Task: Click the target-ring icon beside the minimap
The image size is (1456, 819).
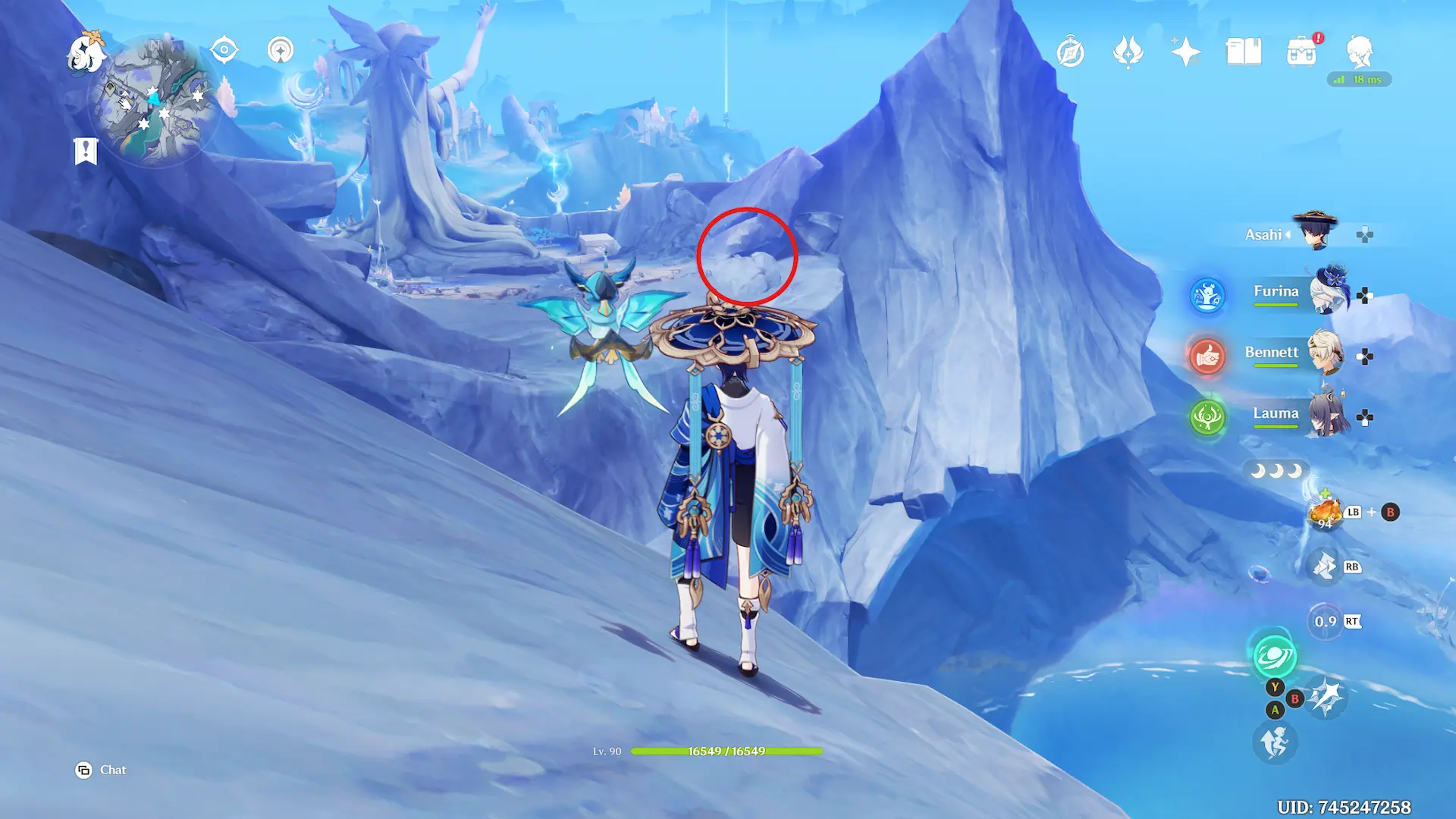Action: click(x=224, y=51)
